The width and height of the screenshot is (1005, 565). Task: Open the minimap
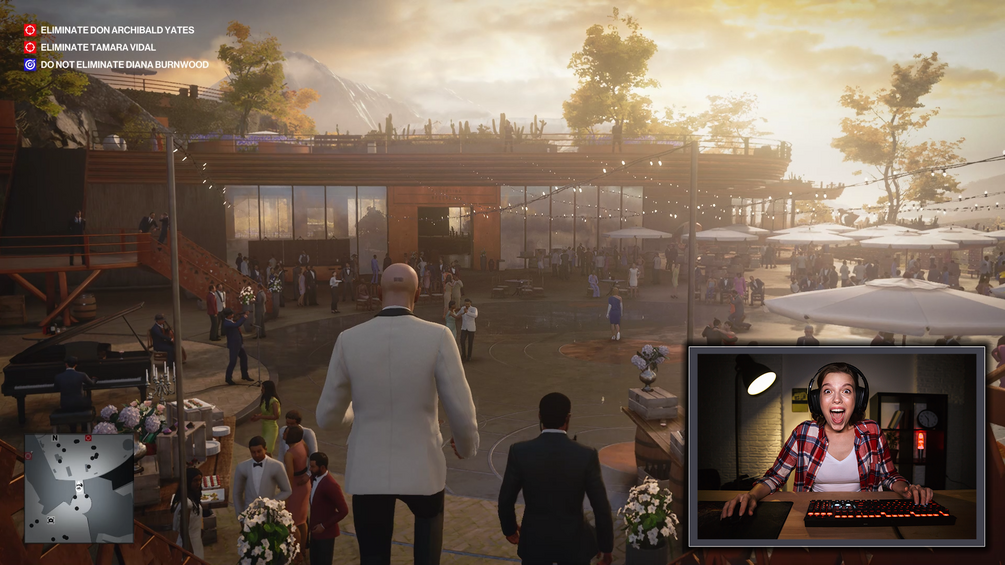79,487
